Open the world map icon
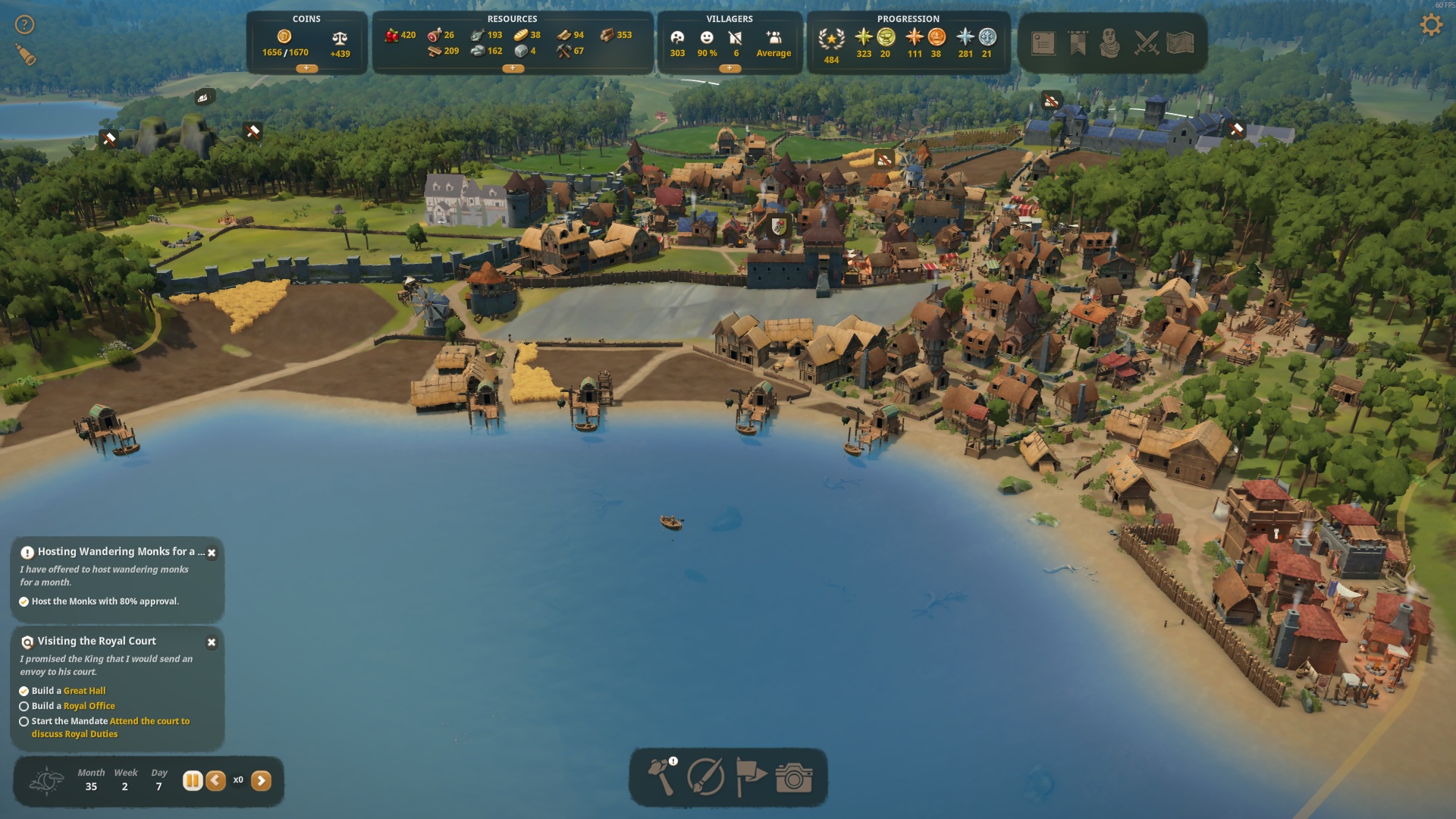Screen dimensions: 1456x819 click(1181, 43)
